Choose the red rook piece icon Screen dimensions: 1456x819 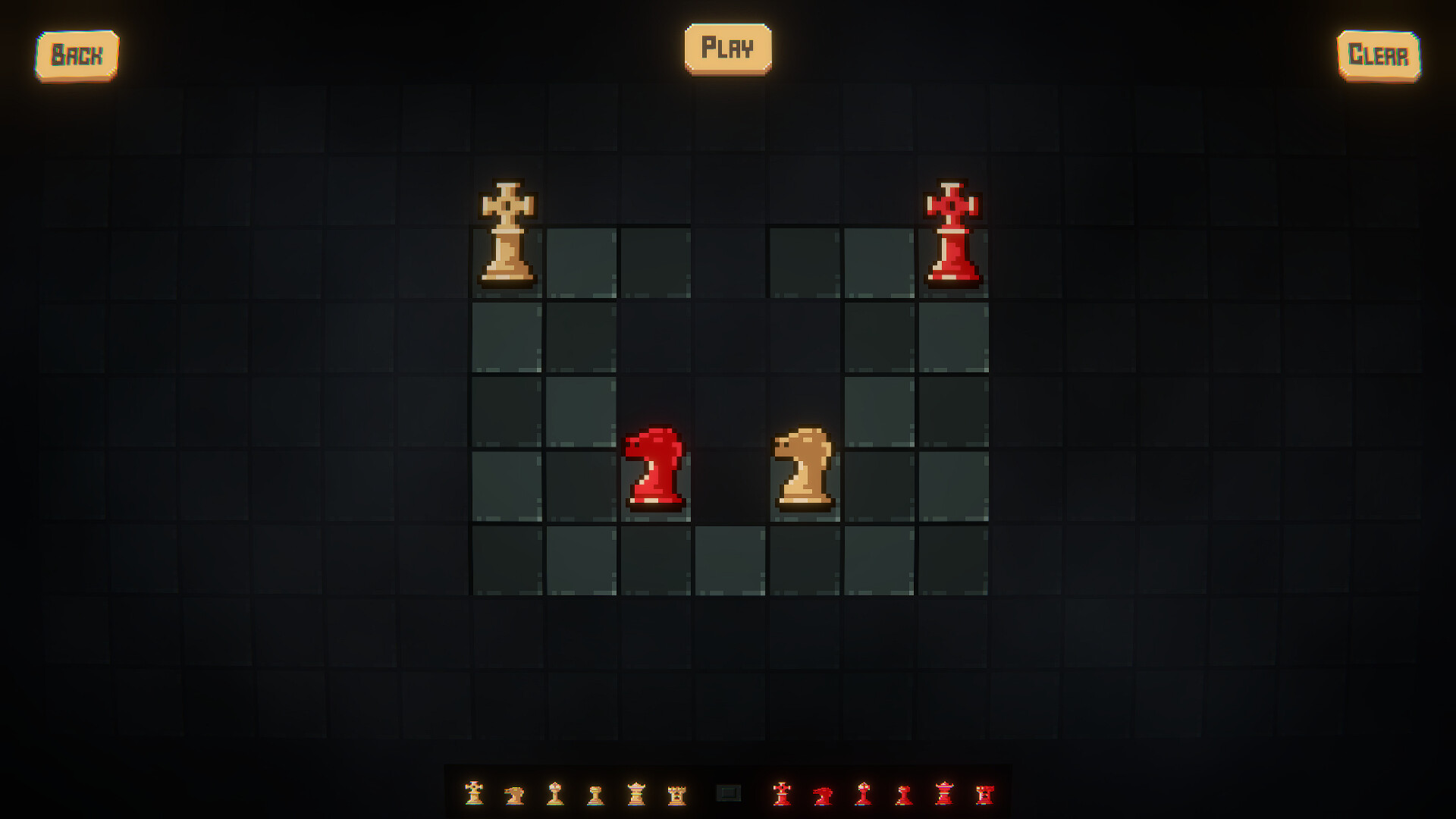[986, 795]
